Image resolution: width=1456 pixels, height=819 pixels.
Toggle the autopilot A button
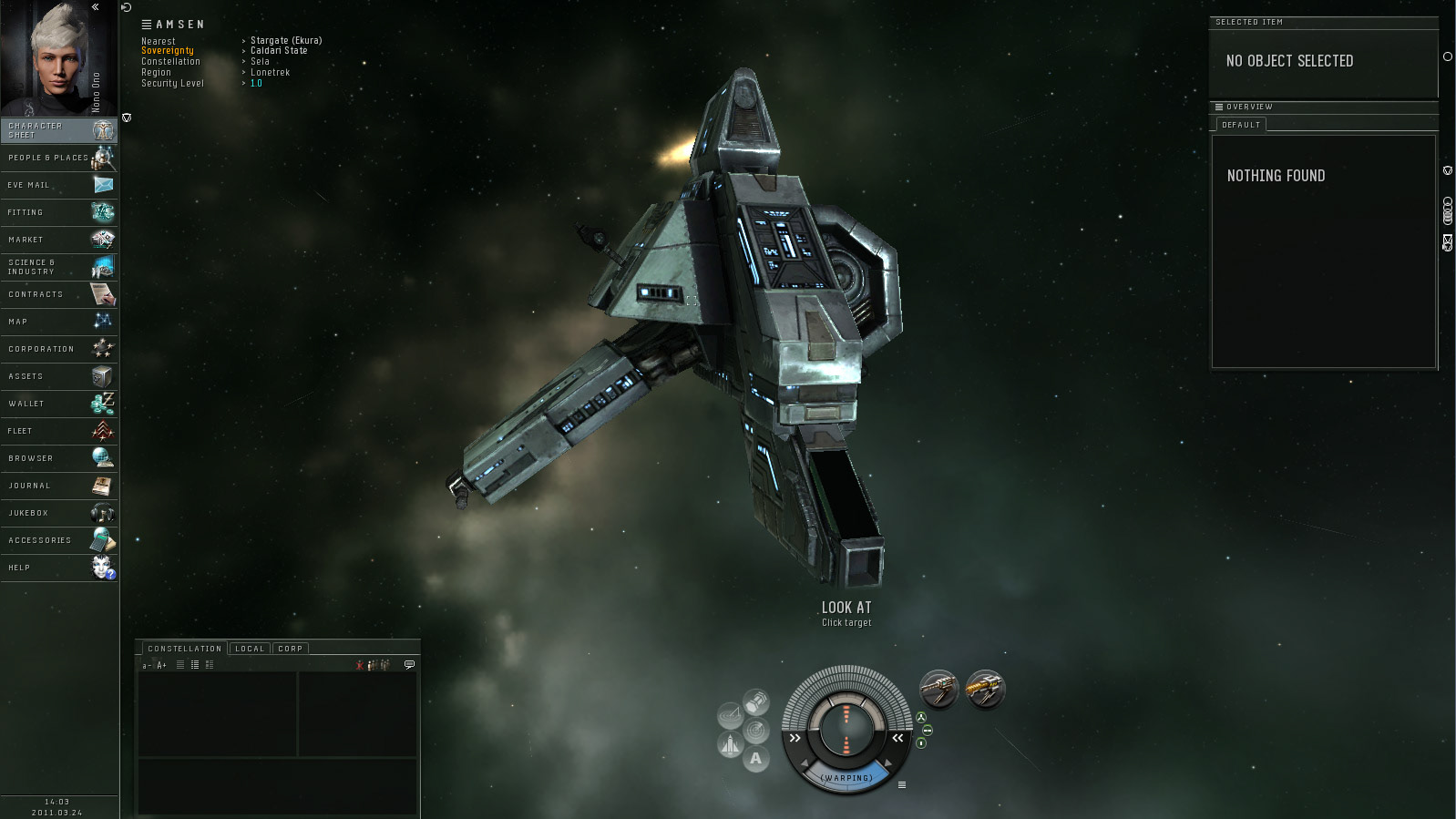click(755, 759)
